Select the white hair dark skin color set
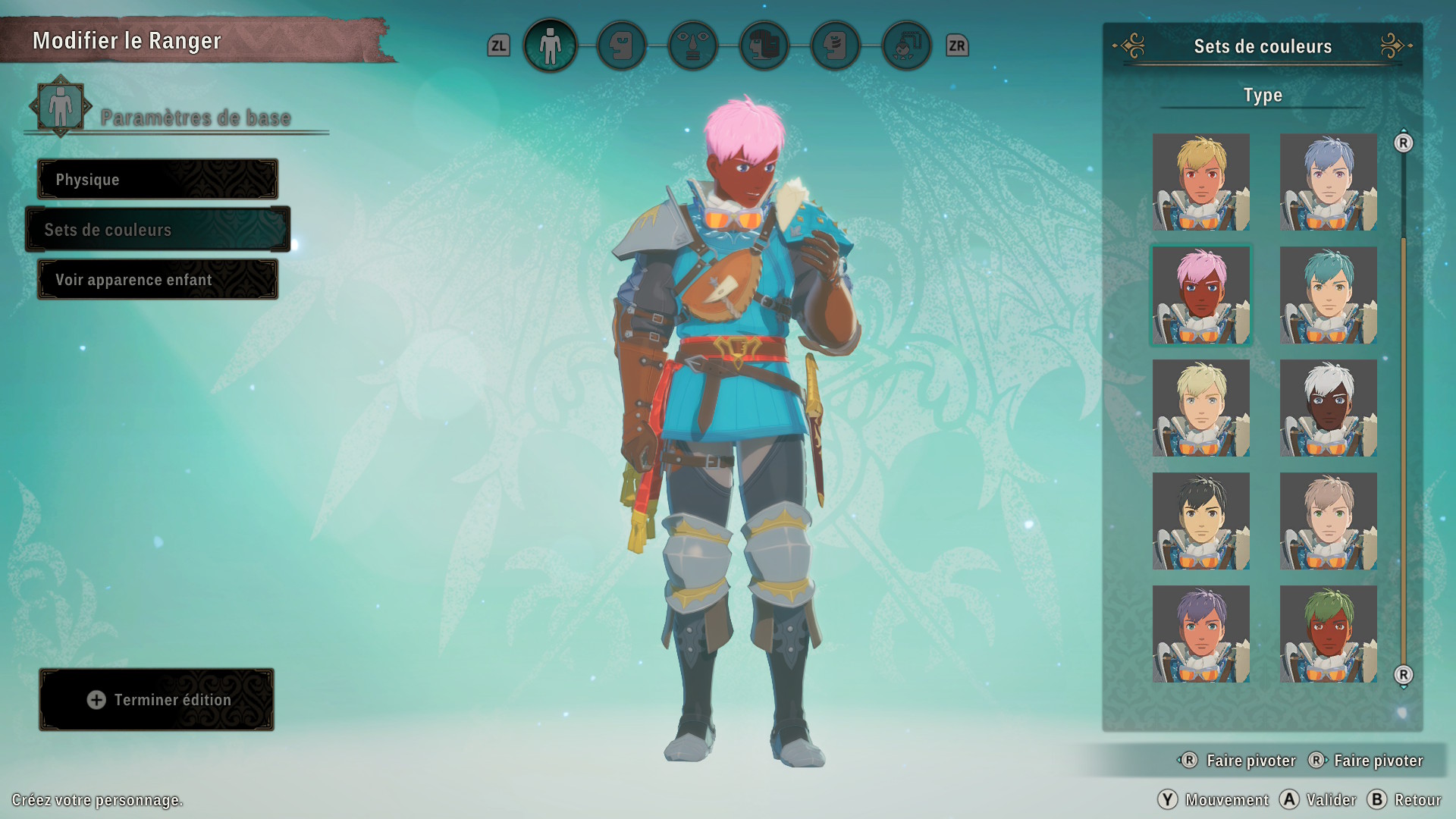The height and width of the screenshot is (819, 1456). click(x=1328, y=408)
